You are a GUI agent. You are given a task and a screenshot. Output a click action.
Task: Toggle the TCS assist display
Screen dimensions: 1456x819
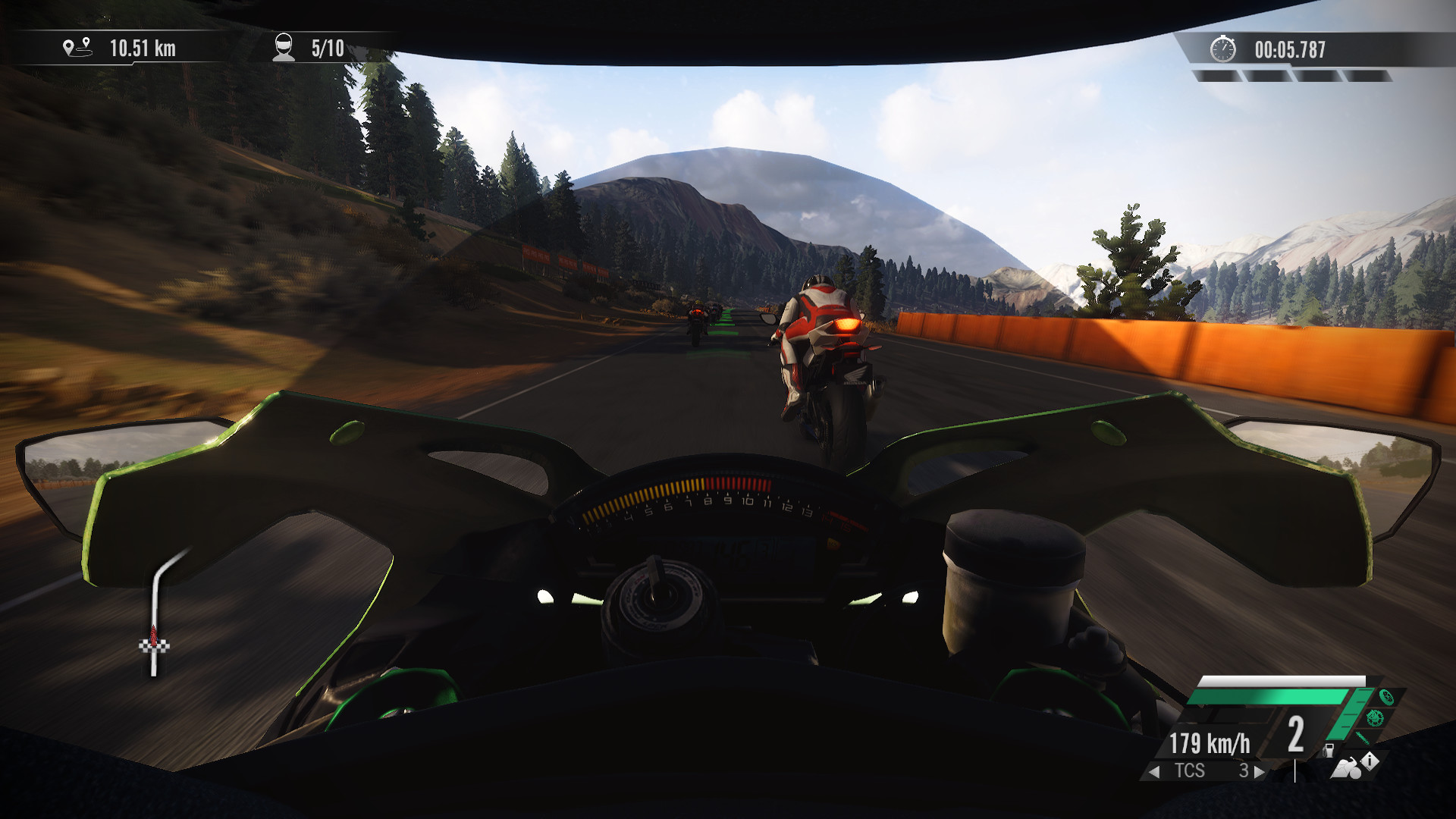click(x=1191, y=769)
